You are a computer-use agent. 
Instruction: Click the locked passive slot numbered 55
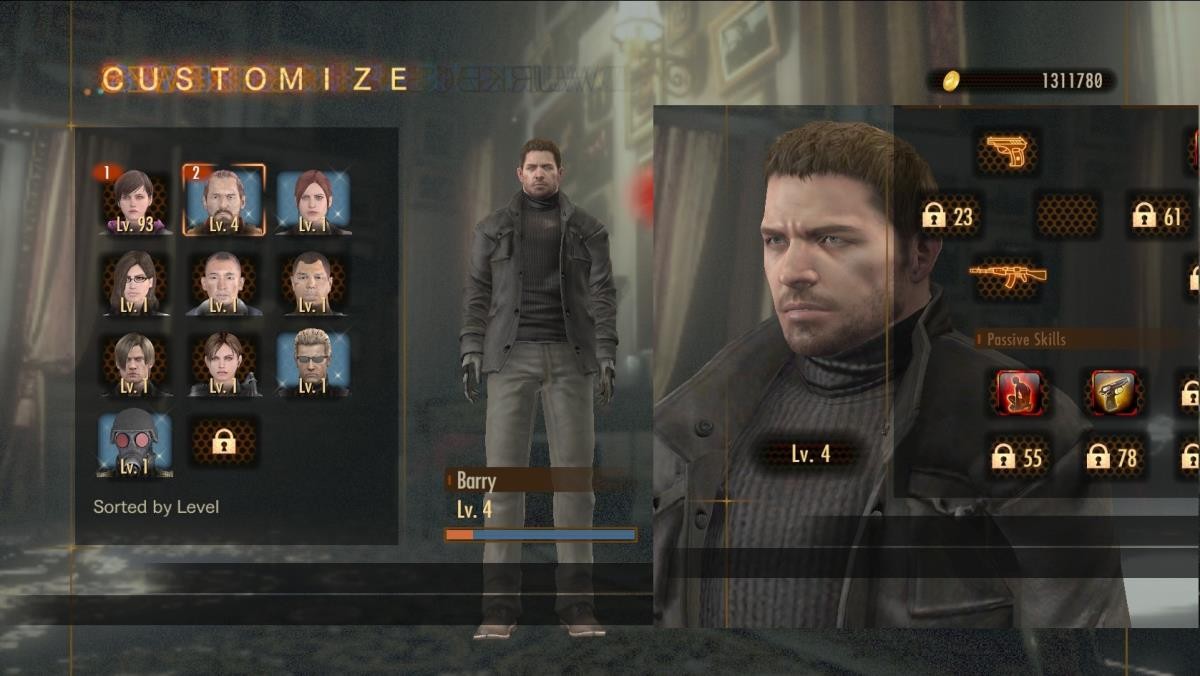coord(1018,458)
